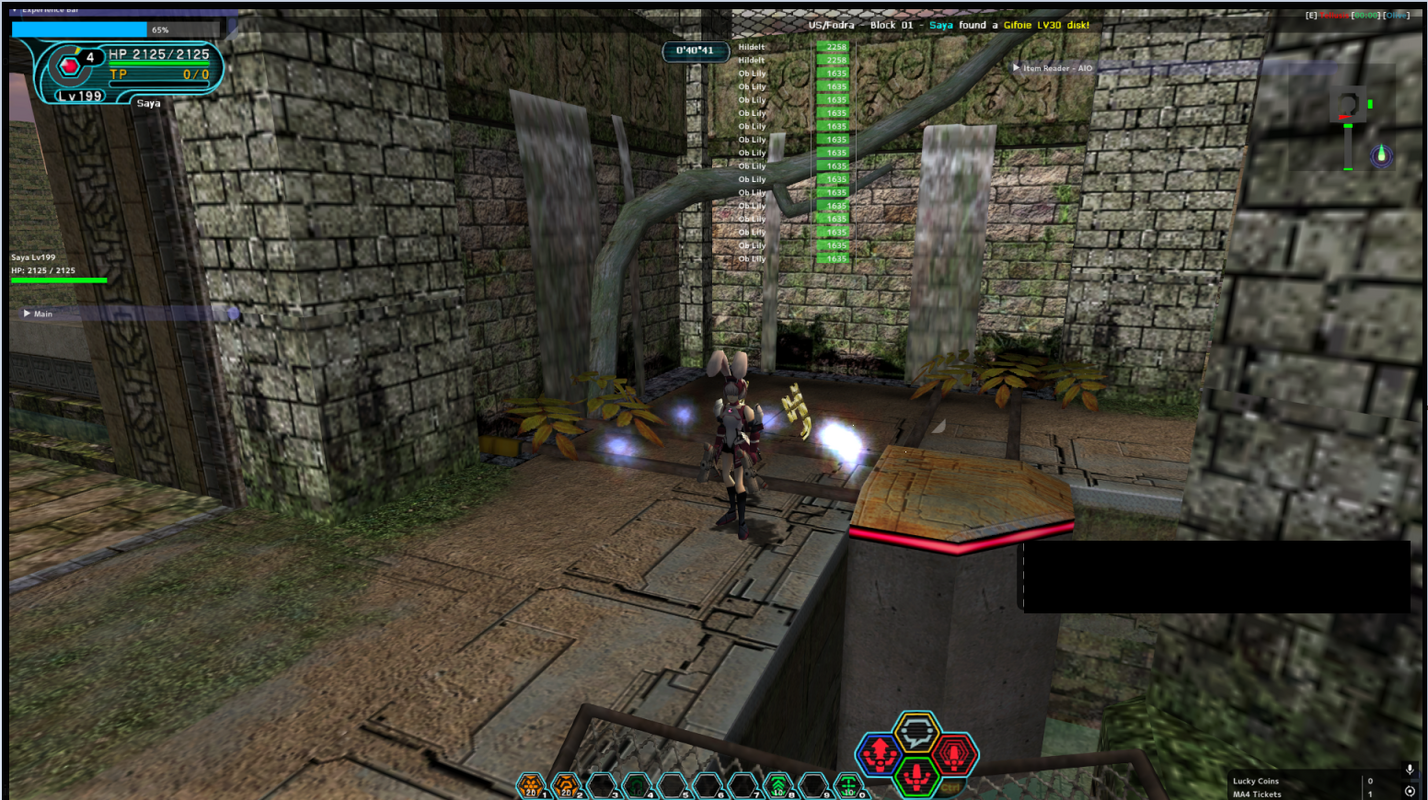Use the green crosshair technique in slot 0
Viewport: 1428px width, 800px height.
848,786
